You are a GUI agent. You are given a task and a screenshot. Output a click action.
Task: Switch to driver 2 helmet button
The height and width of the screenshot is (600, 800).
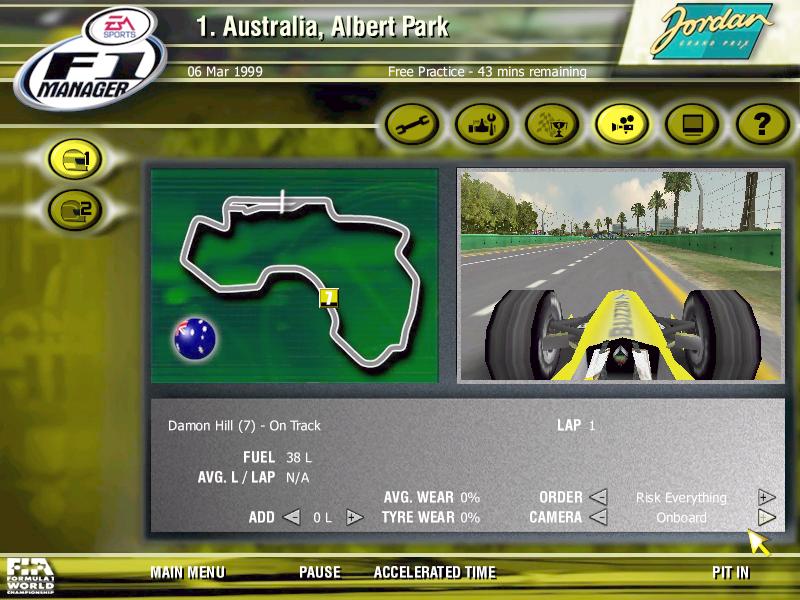[x=77, y=209]
